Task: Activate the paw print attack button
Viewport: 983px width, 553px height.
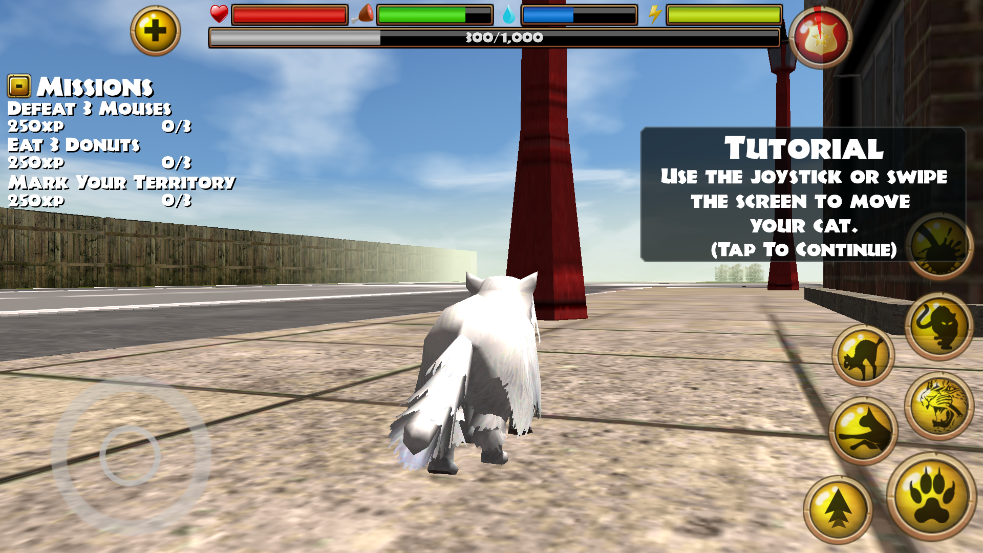Action: tap(930, 496)
